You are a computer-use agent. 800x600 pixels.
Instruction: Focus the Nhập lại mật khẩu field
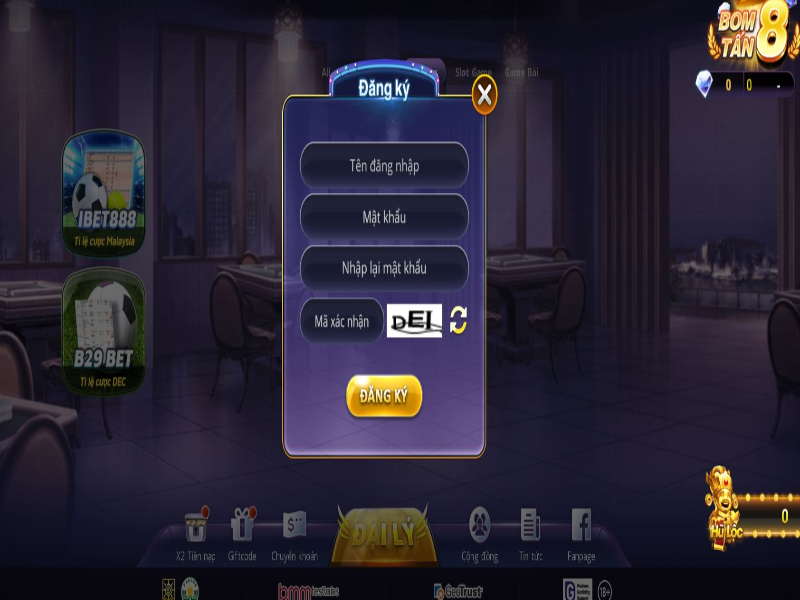(x=384, y=268)
